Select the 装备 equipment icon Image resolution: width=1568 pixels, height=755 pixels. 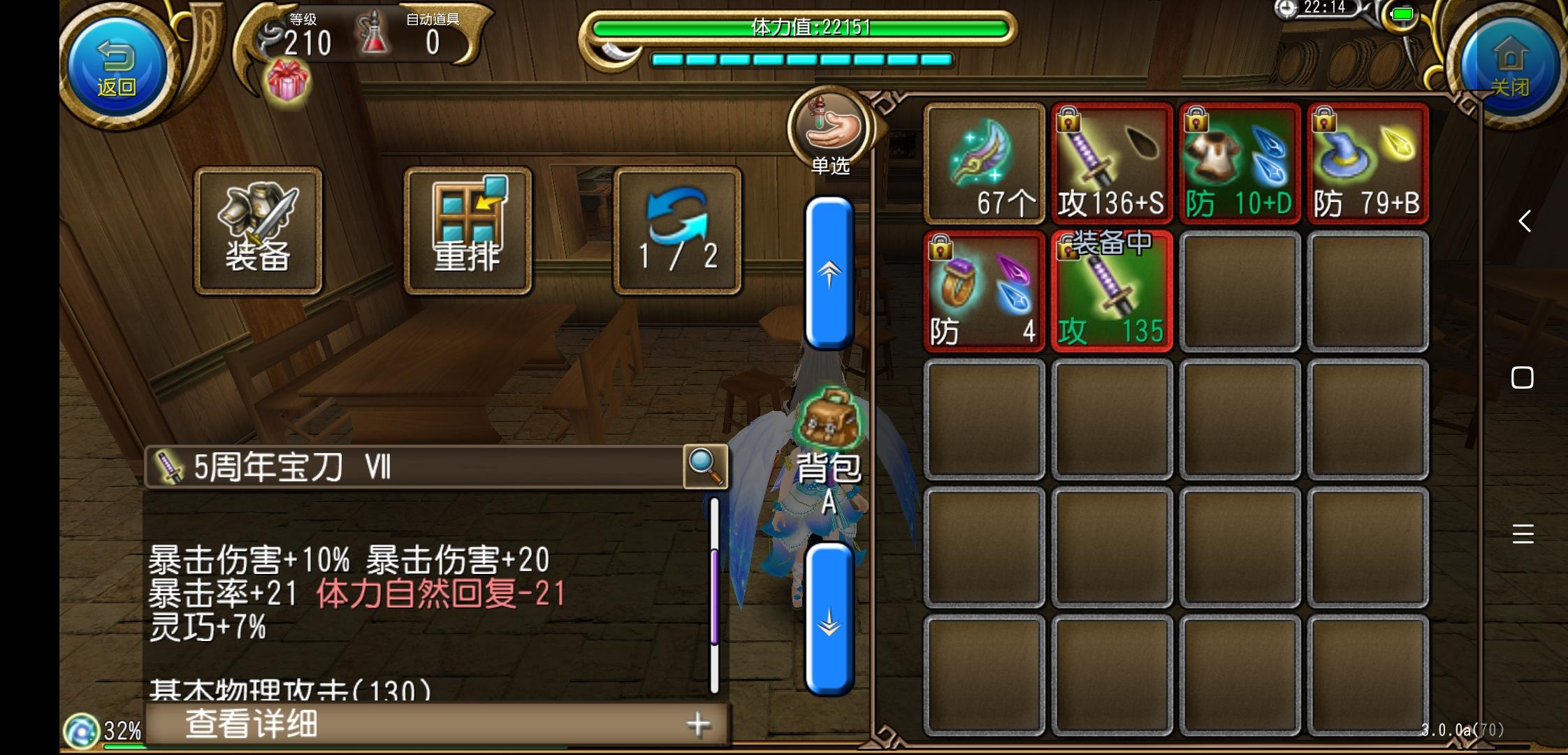tap(257, 231)
